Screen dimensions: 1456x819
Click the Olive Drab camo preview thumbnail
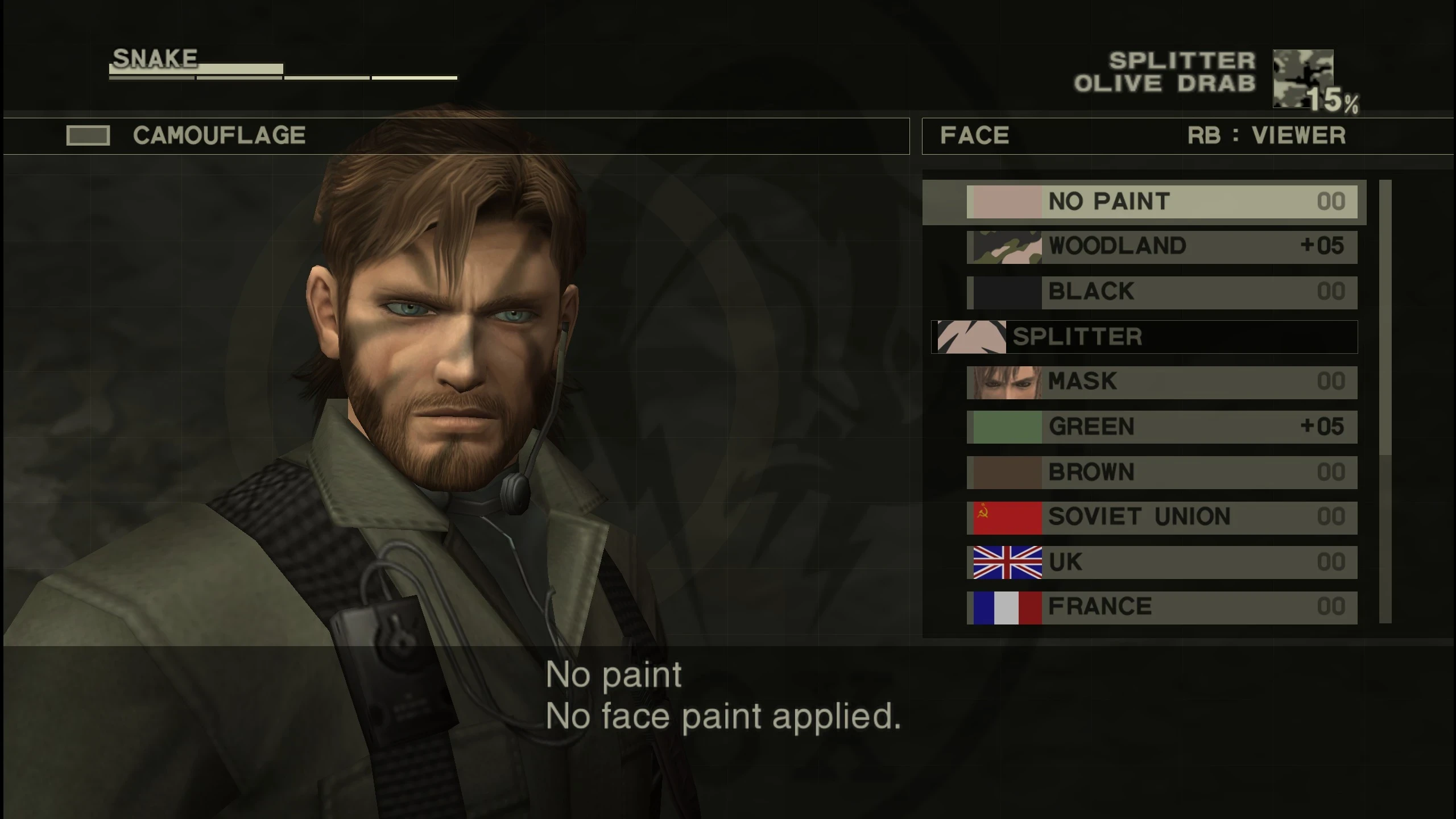coord(1302,80)
